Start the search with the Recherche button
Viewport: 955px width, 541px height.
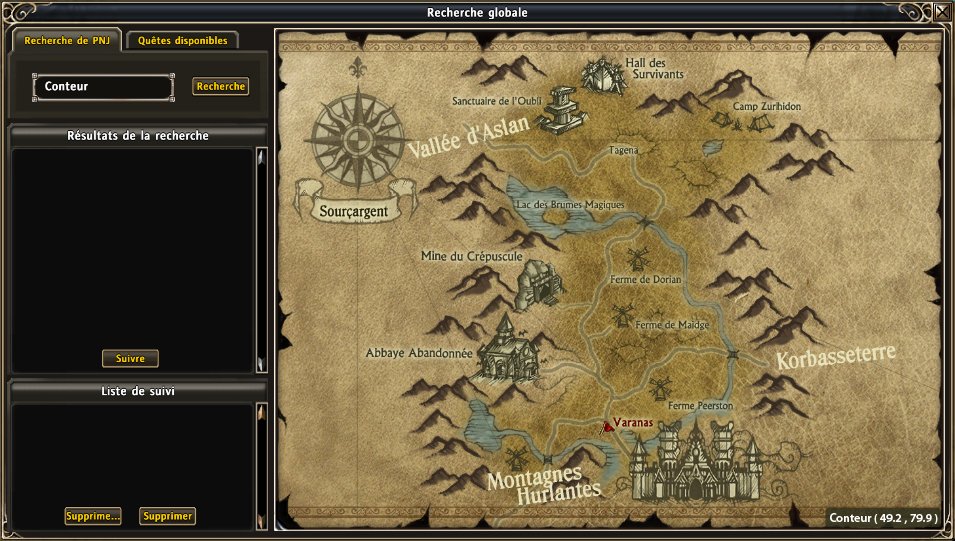pos(220,87)
